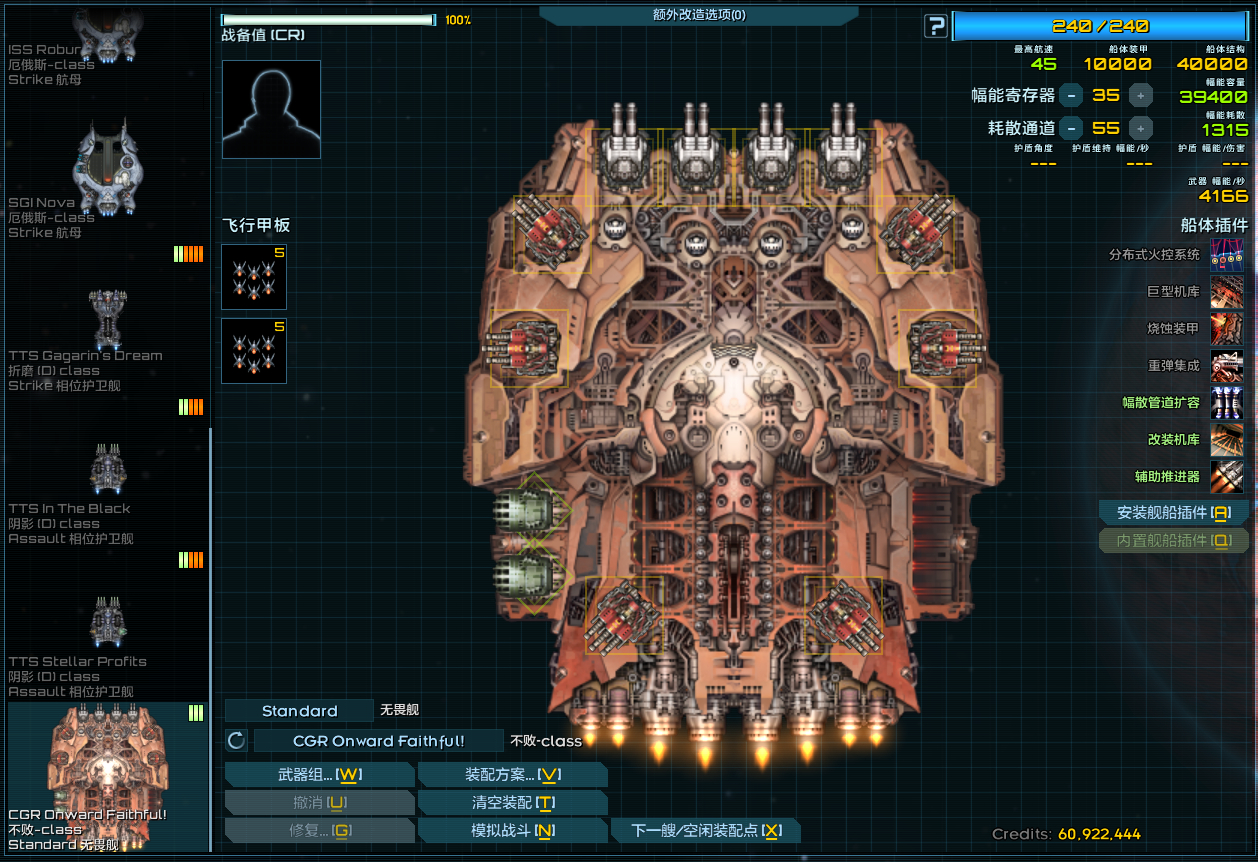This screenshot has height=862, width=1258.
Task: Open the 武器组 weapon groups panel
Action: [319, 775]
